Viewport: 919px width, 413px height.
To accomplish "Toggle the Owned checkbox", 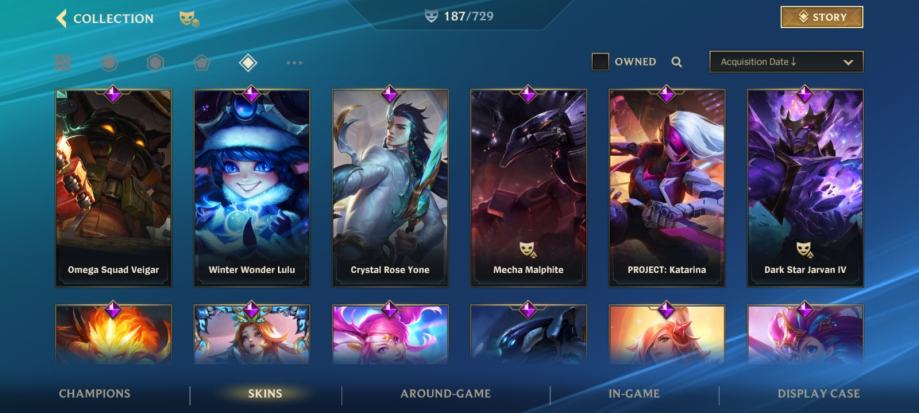I will coord(600,62).
